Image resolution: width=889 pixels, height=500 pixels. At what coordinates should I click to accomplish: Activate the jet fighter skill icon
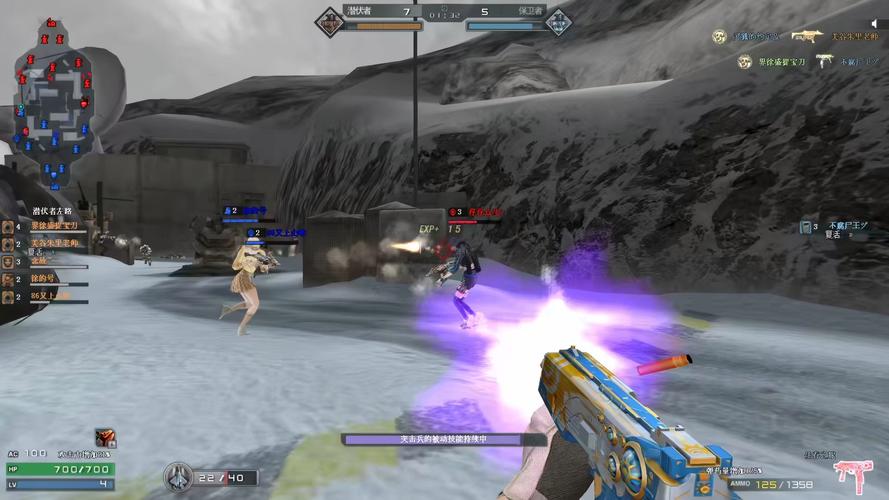click(178, 475)
